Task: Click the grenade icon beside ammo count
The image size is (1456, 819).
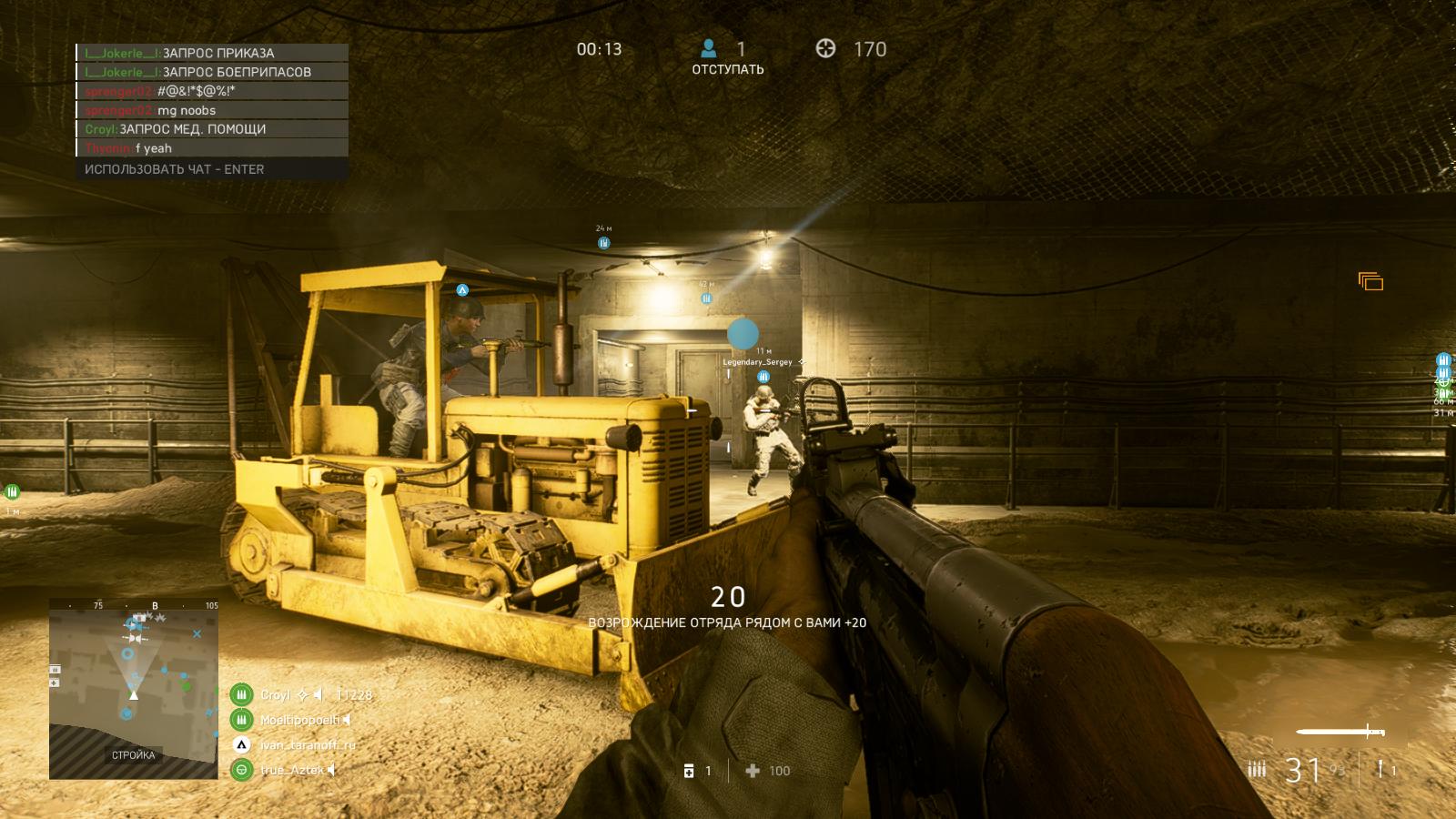Action: coord(1381,770)
